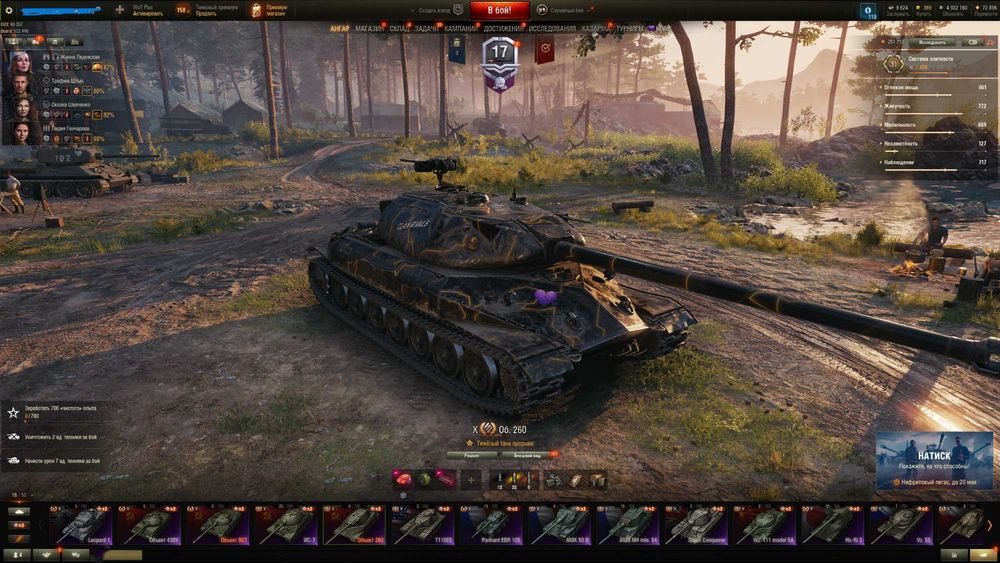Screen dimensions: 1000x563
Task: Click the Ремонт button under the tank name
Action: (x=471, y=454)
